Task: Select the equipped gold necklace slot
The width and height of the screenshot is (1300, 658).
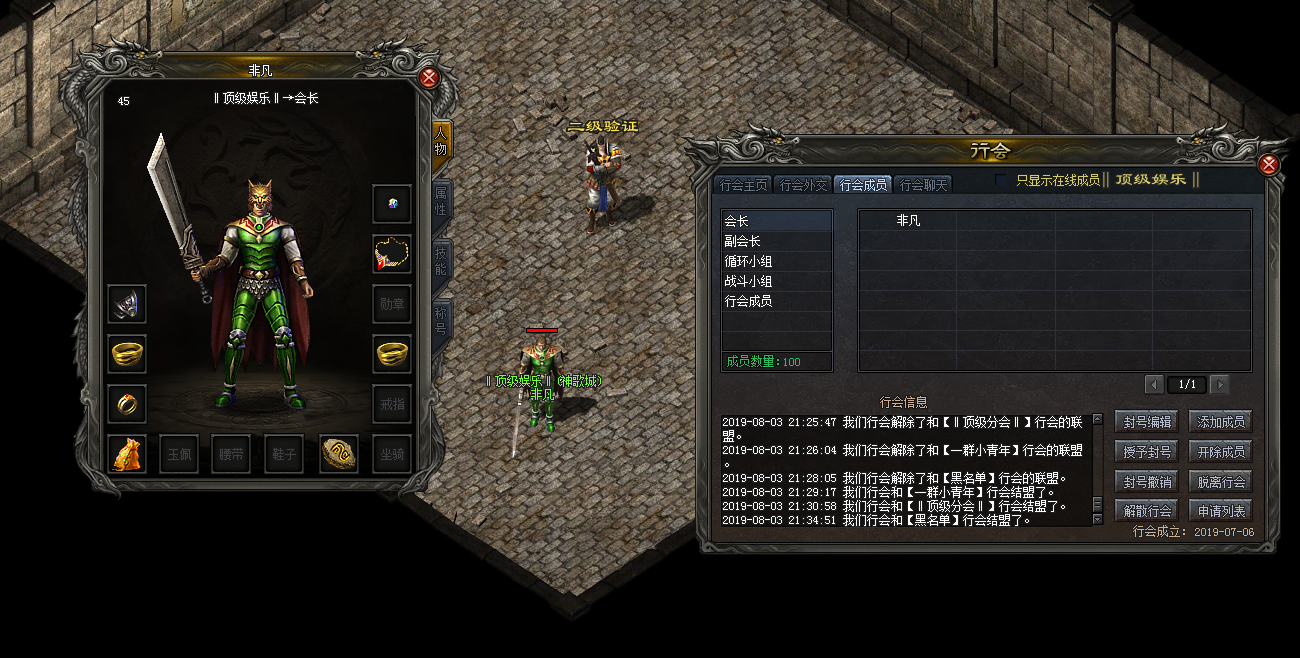Action: click(x=392, y=254)
